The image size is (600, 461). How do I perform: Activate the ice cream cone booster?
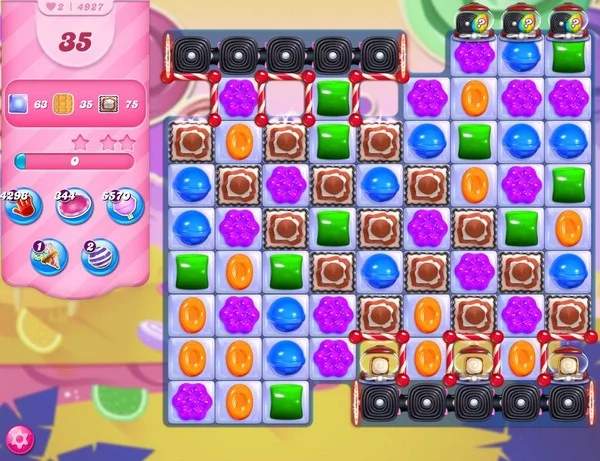[48, 257]
